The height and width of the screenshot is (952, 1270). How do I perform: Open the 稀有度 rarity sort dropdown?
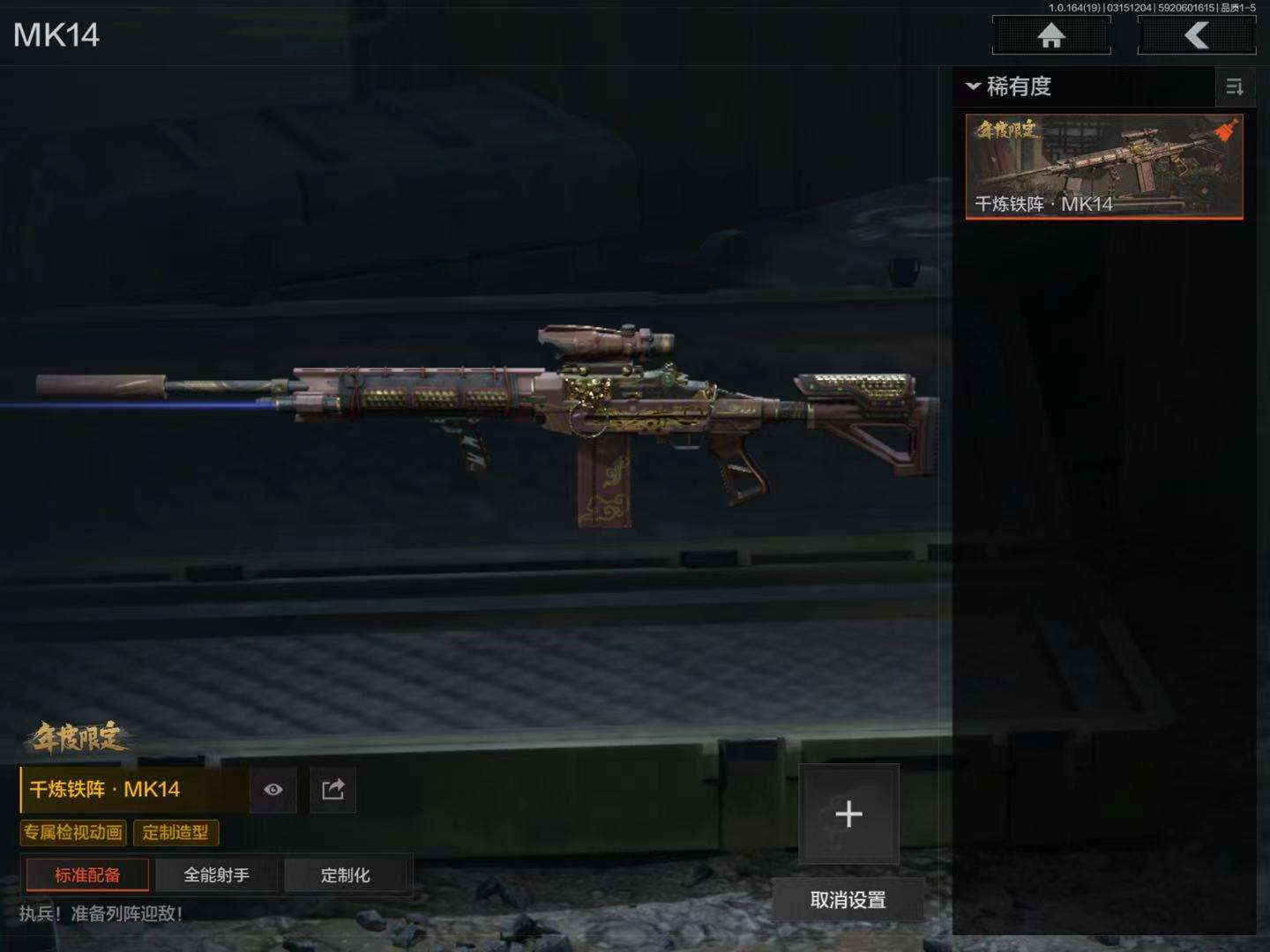point(1010,86)
